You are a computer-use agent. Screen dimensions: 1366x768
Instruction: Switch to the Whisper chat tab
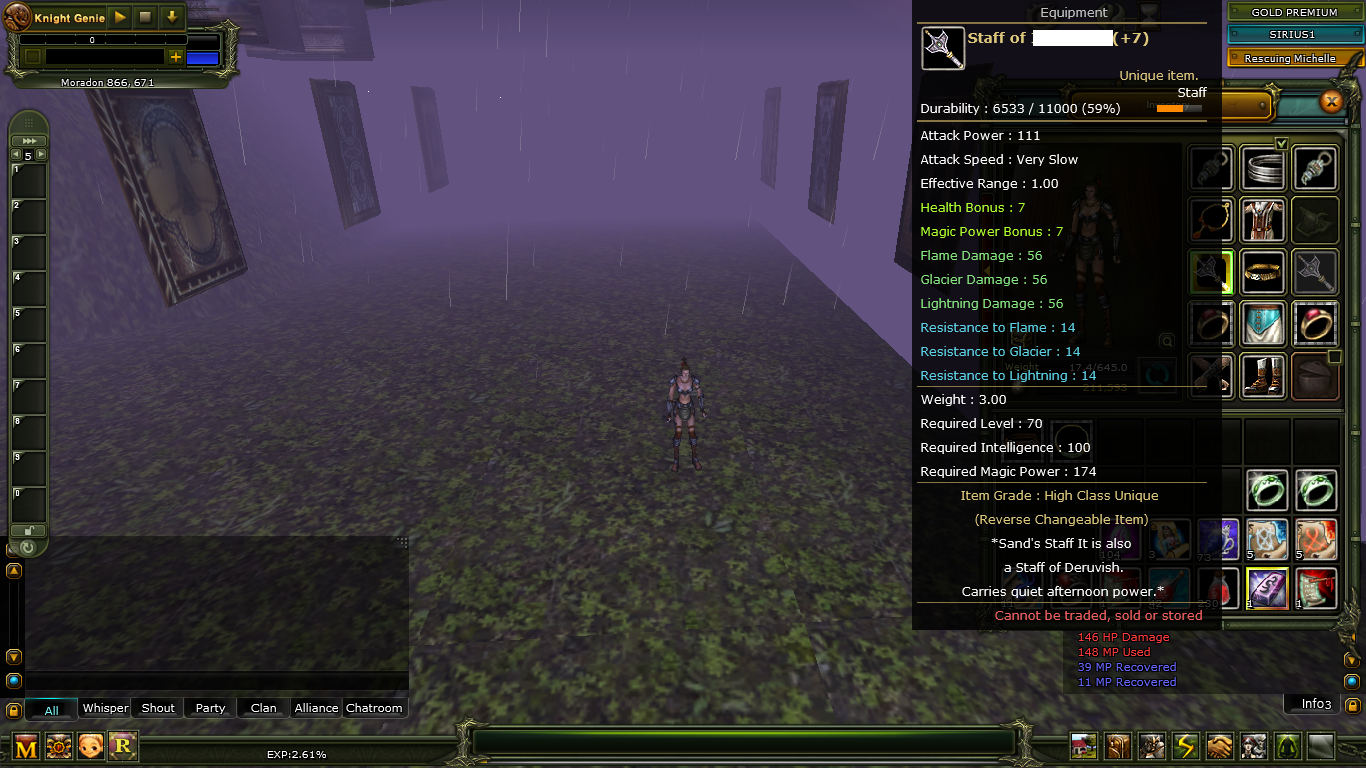pos(104,707)
